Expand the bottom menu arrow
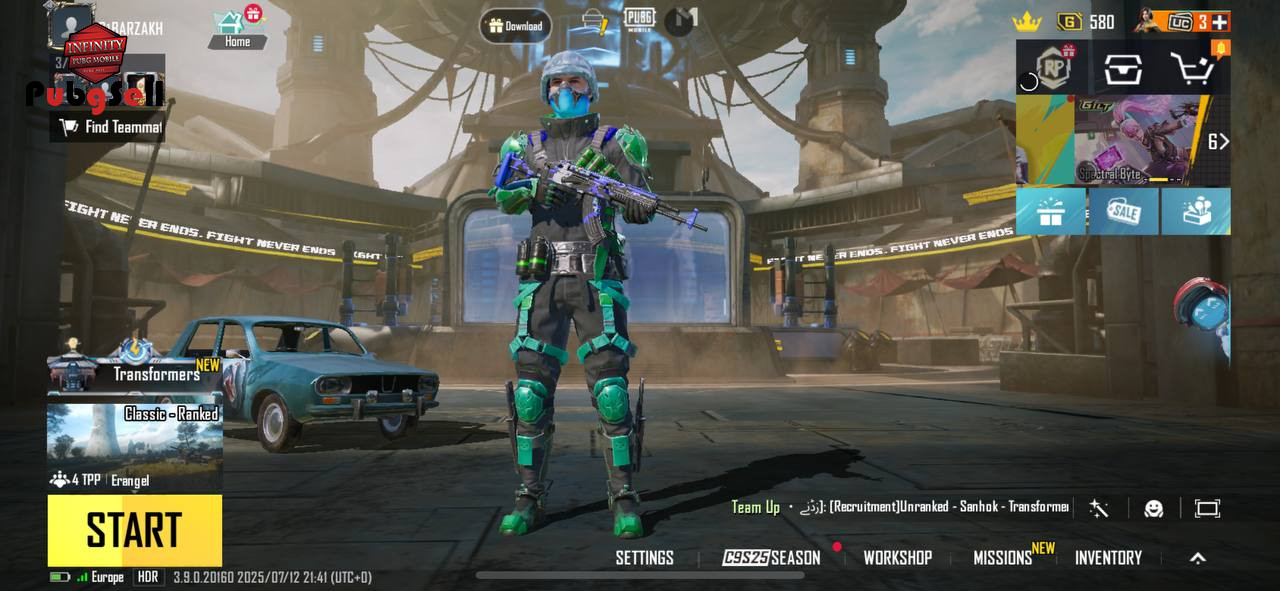 tap(1197, 558)
